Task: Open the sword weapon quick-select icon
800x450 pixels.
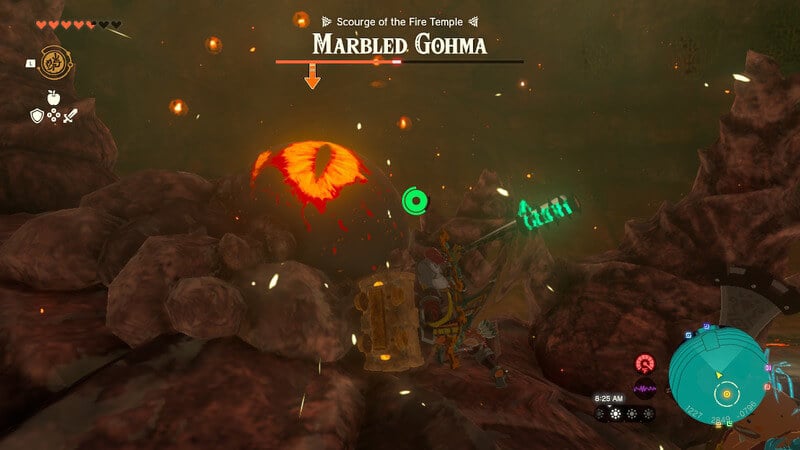Action: (70, 117)
